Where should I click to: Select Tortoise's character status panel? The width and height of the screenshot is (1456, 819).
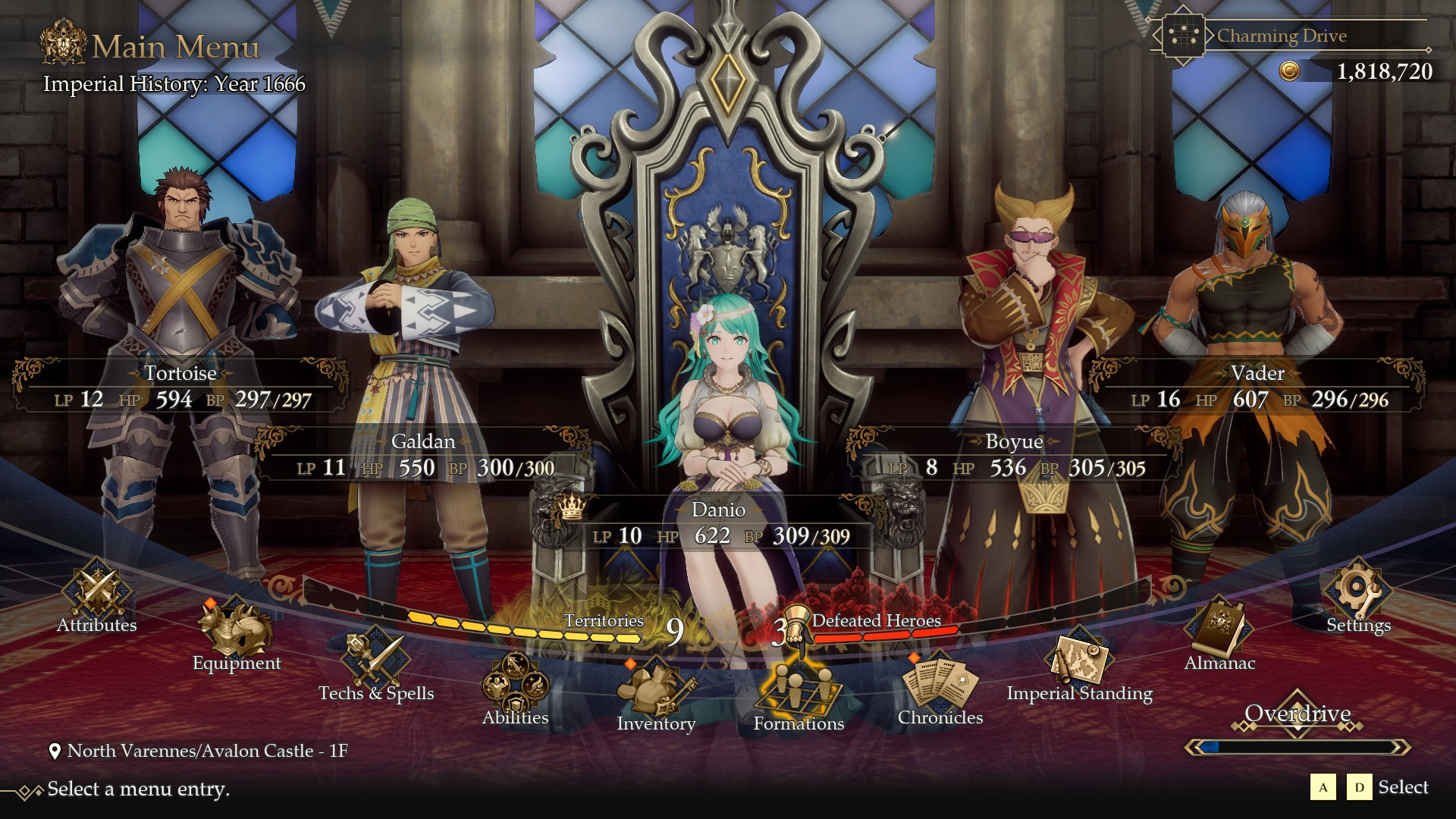[180, 387]
